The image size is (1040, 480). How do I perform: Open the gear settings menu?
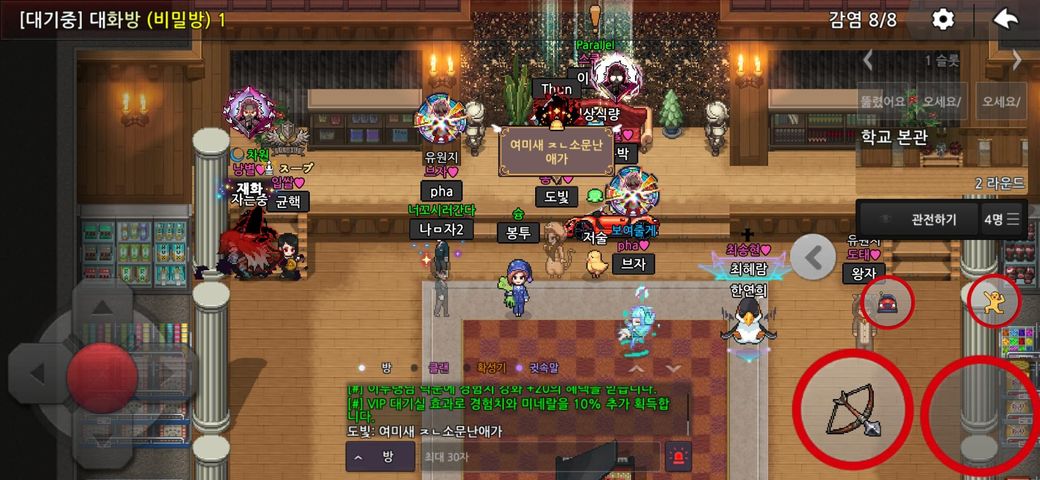(943, 19)
